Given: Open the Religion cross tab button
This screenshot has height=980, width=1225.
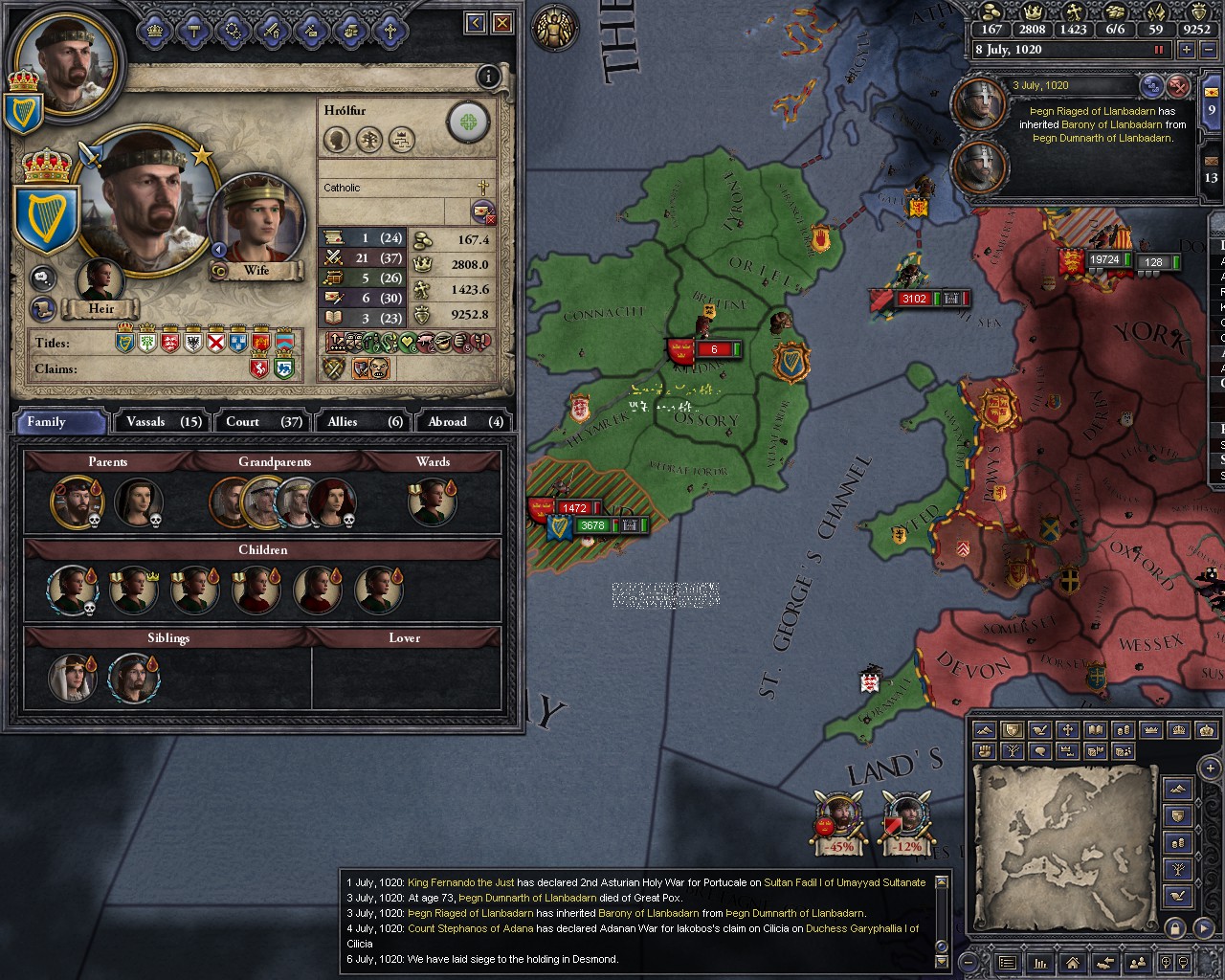Looking at the screenshot, I should coord(390,31).
